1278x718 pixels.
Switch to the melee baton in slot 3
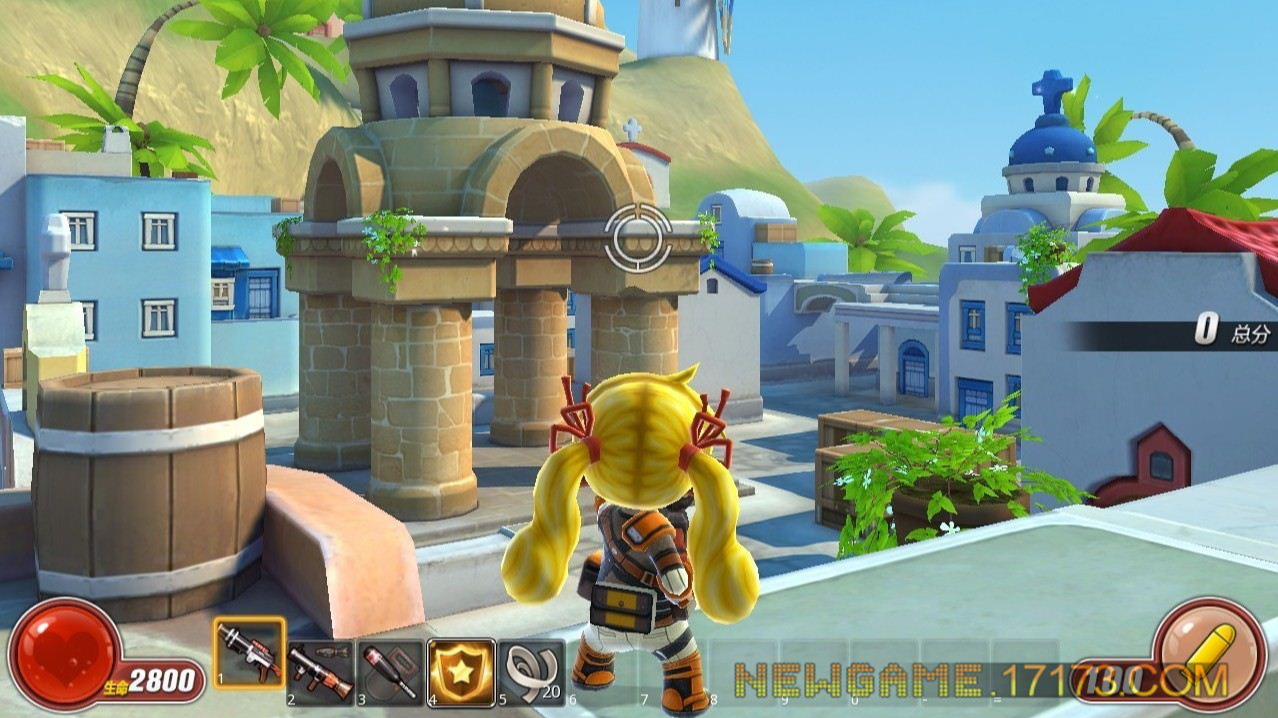[391, 671]
